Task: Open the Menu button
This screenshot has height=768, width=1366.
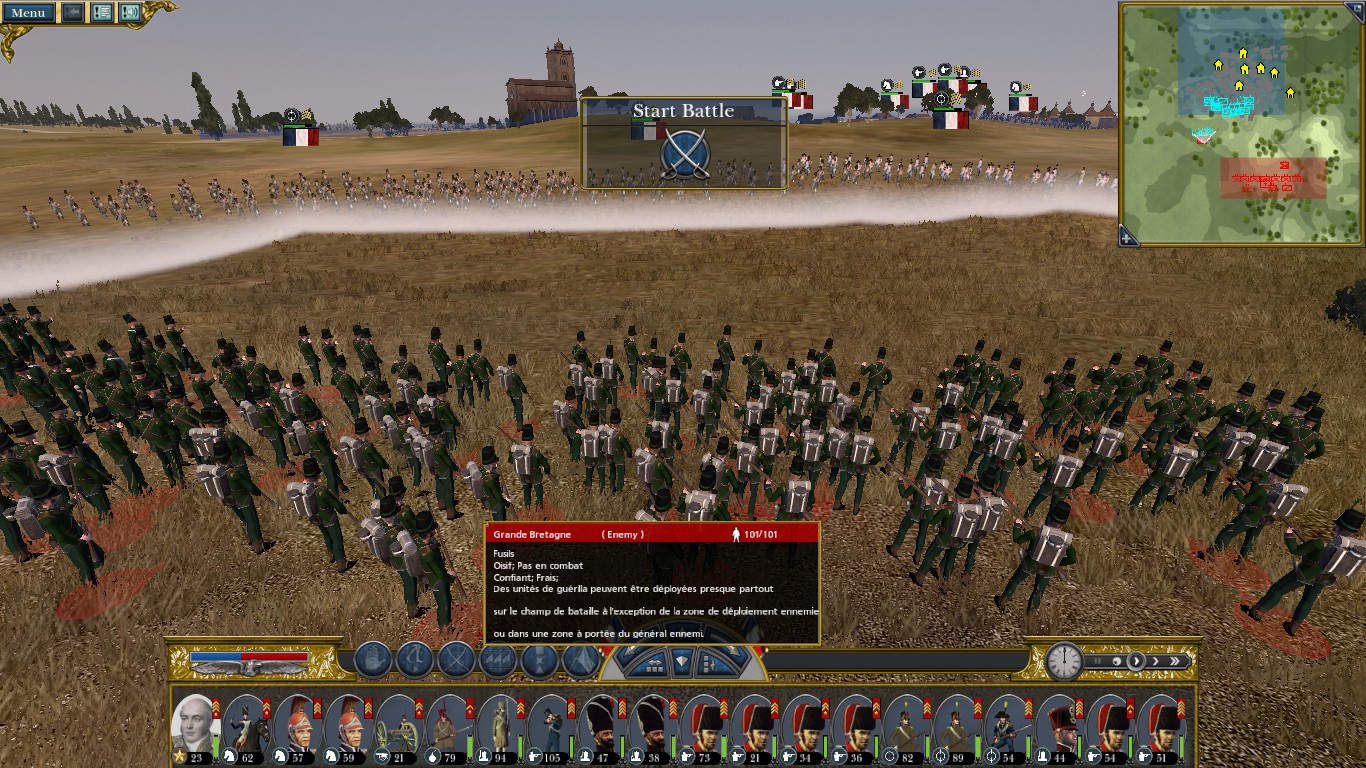Action: 28,13
